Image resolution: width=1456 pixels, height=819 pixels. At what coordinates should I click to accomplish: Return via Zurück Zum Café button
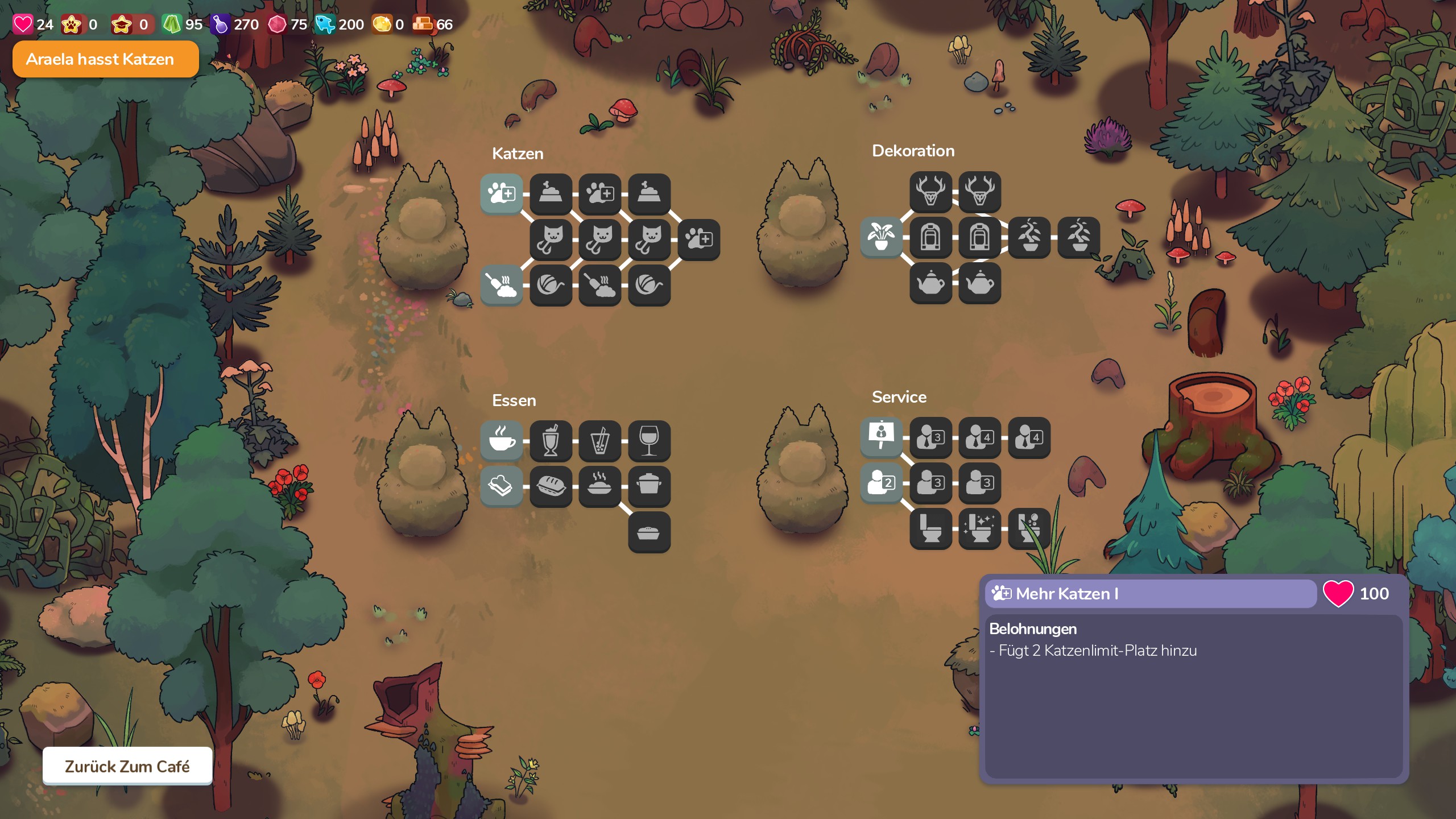(x=127, y=766)
